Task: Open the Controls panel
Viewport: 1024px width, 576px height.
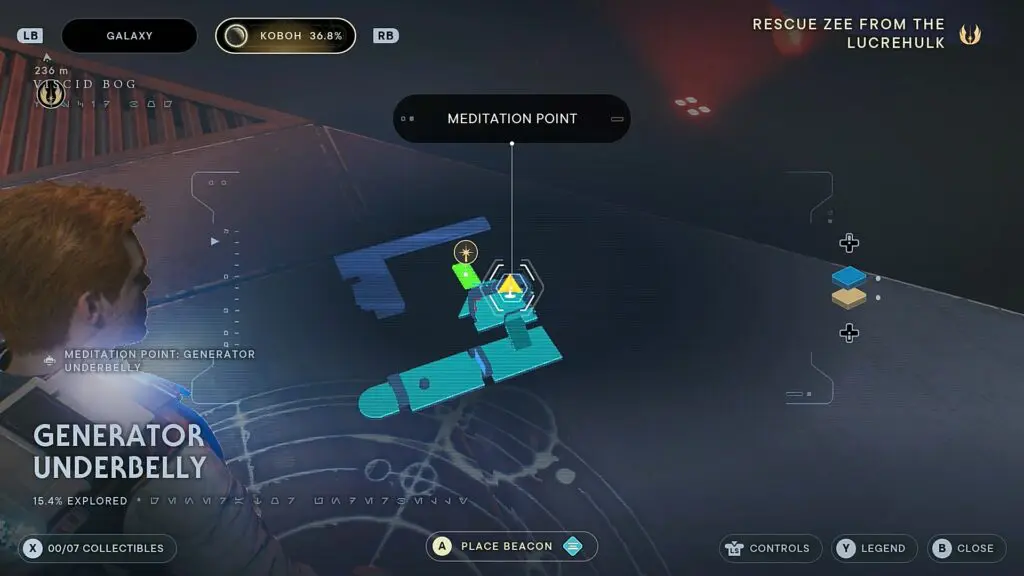Action: pos(770,548)
